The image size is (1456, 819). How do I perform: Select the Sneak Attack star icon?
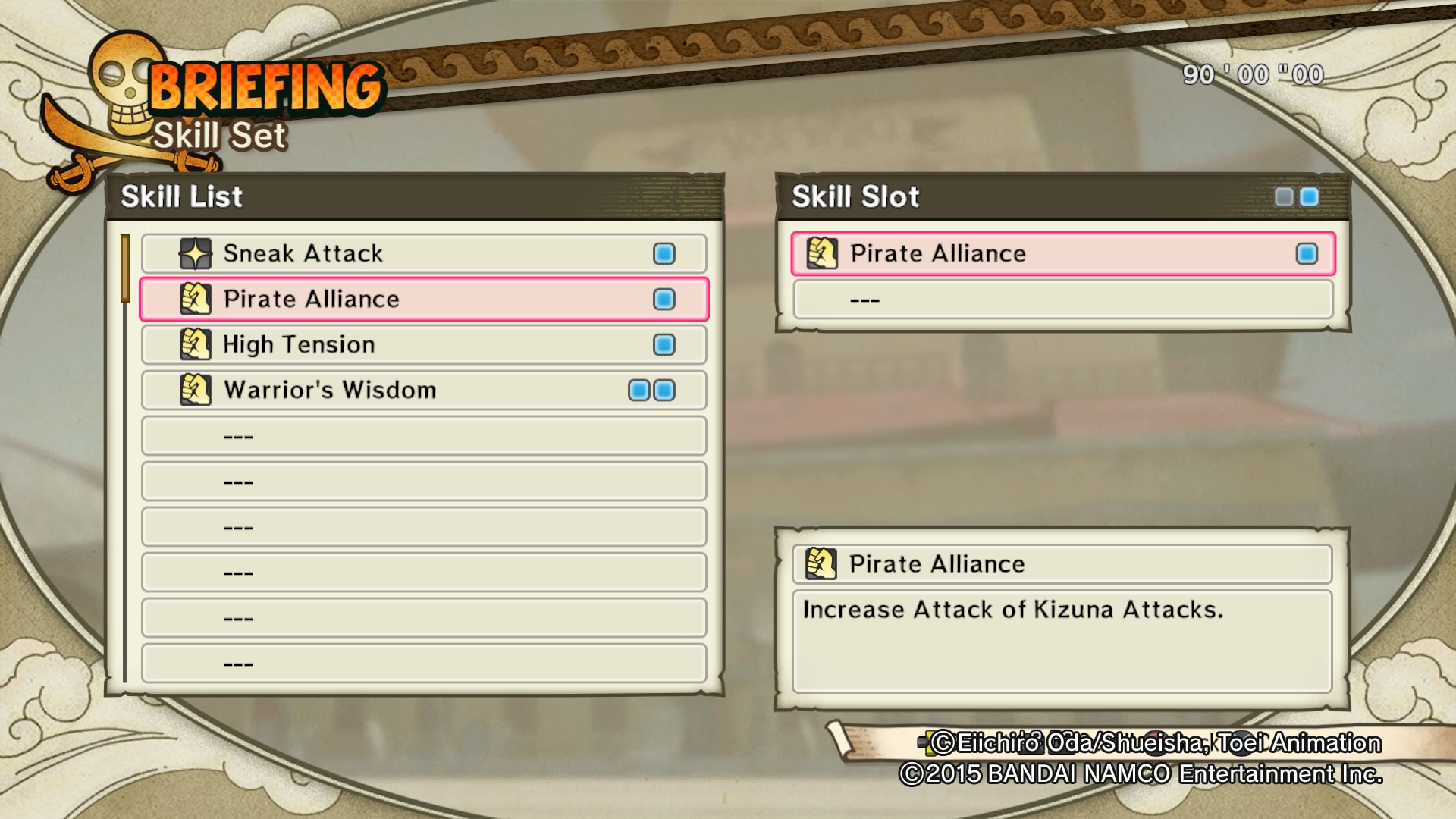click(197, 253)
